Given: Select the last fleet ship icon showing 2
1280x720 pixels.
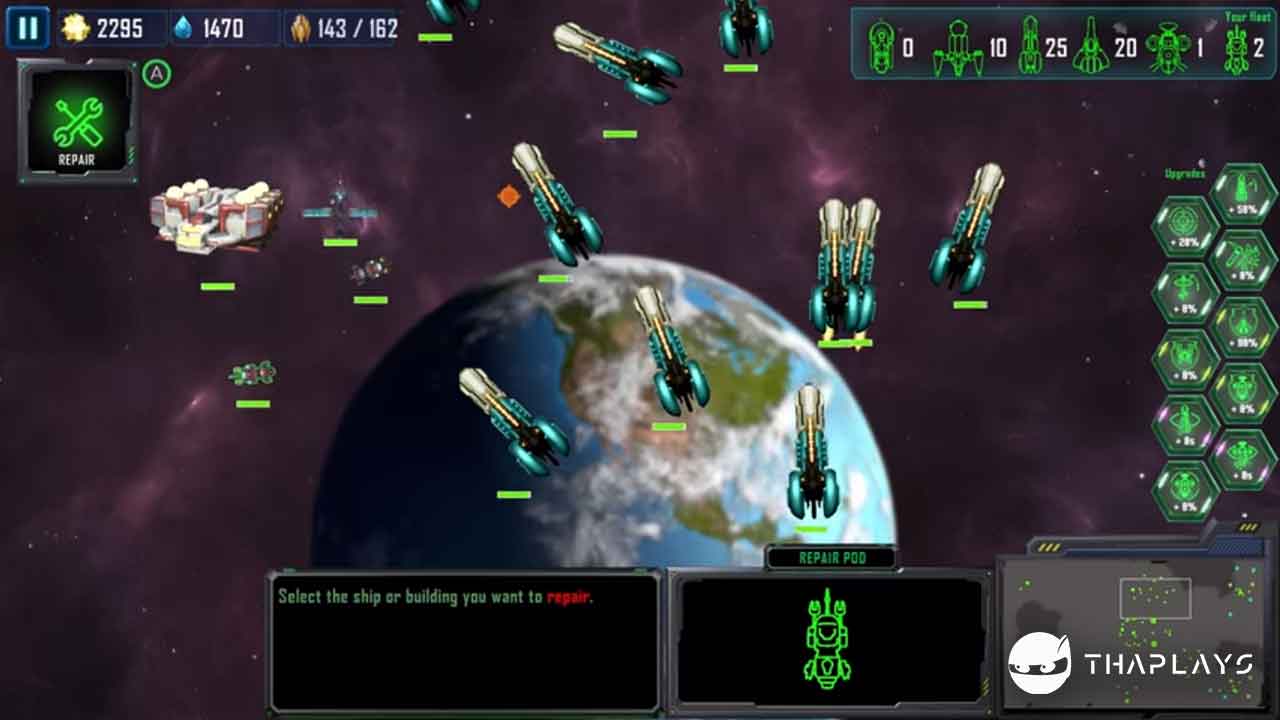Looking at the screenshot, I should pyautogui.click(x=1236, y=49).
